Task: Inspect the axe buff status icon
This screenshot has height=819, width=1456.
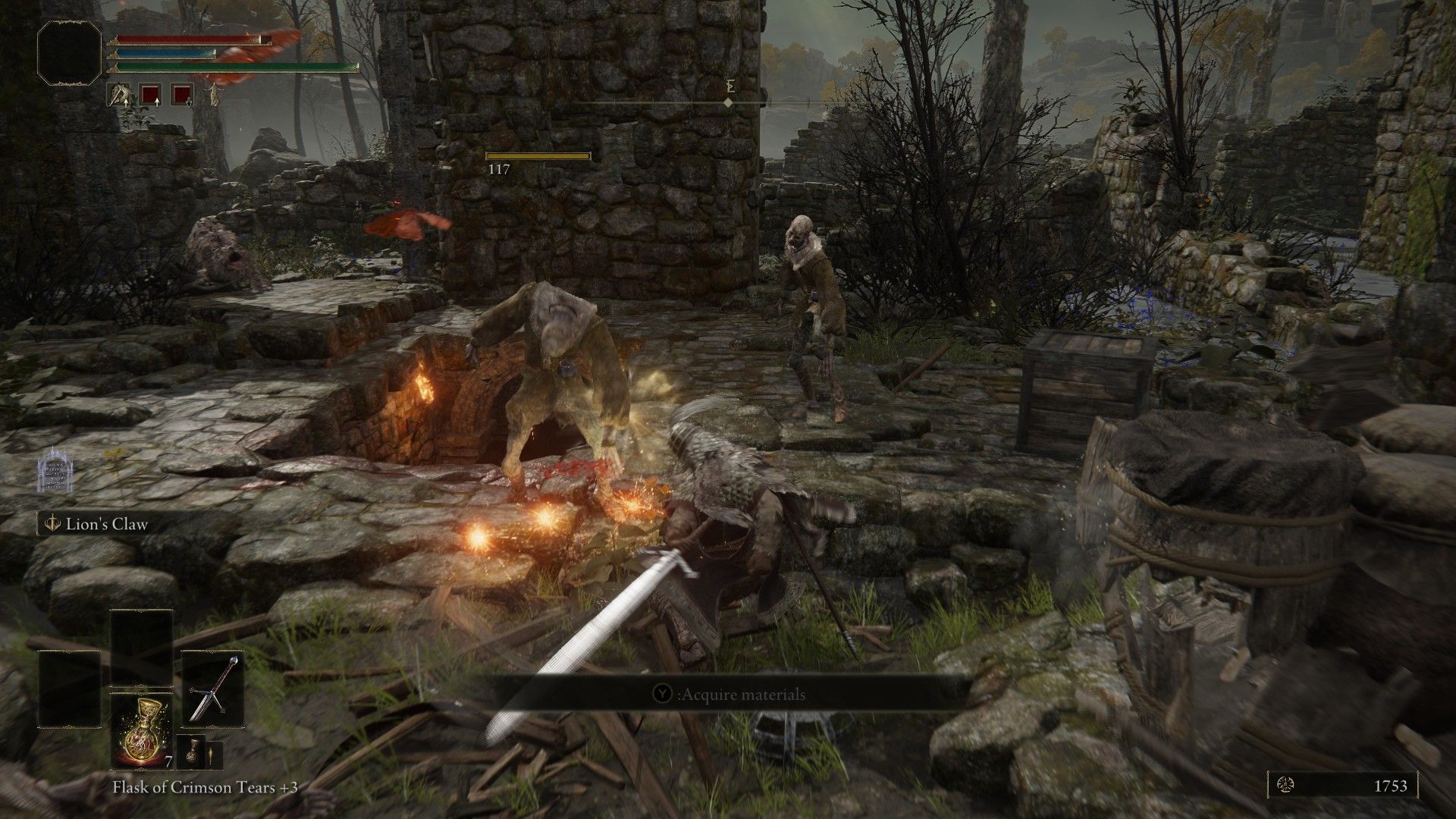Action: [x=119, y=95]
